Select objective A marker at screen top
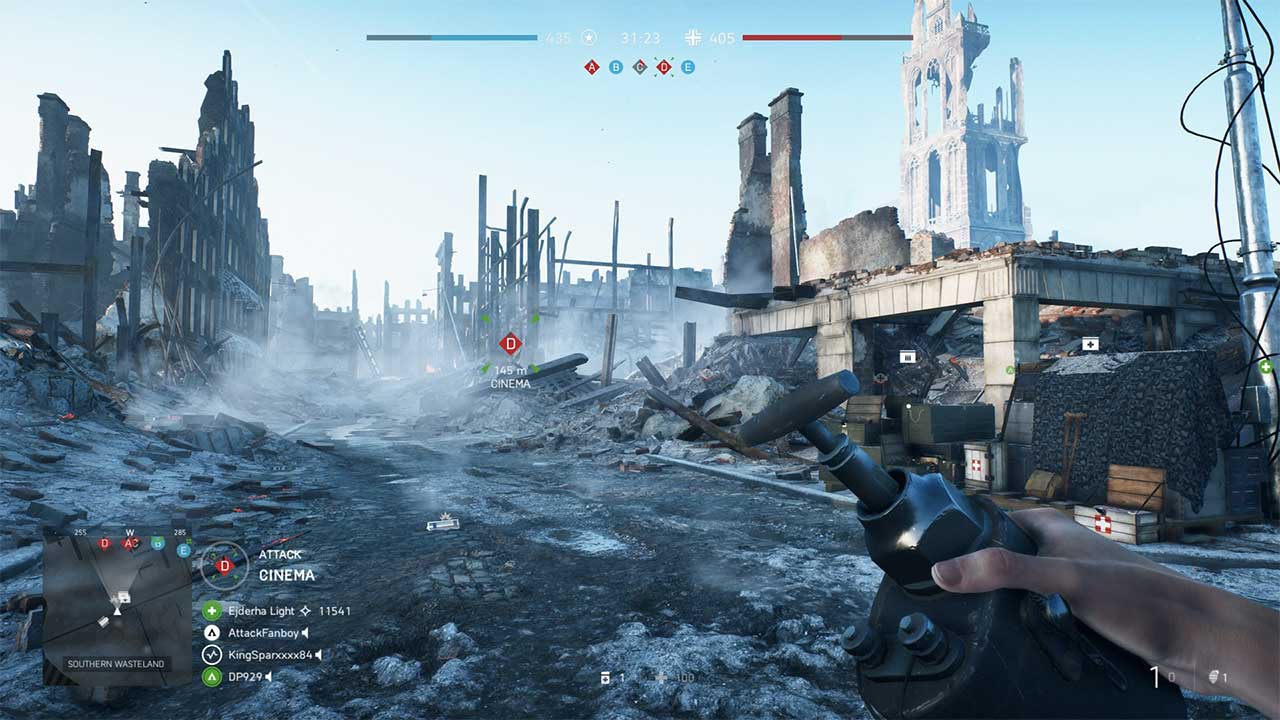Screen dimensions: 1280x720 click(591, 66)
